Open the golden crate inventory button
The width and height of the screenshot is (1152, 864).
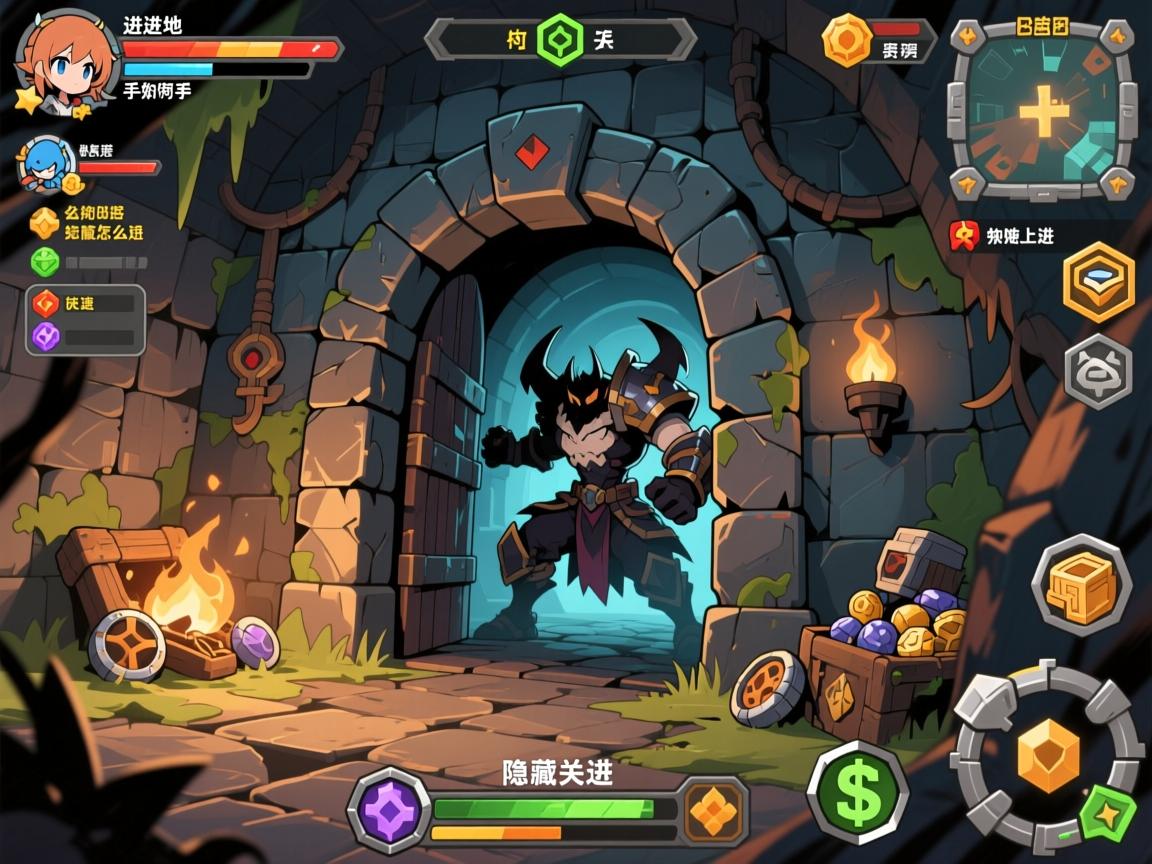(x=1080, y=584)
